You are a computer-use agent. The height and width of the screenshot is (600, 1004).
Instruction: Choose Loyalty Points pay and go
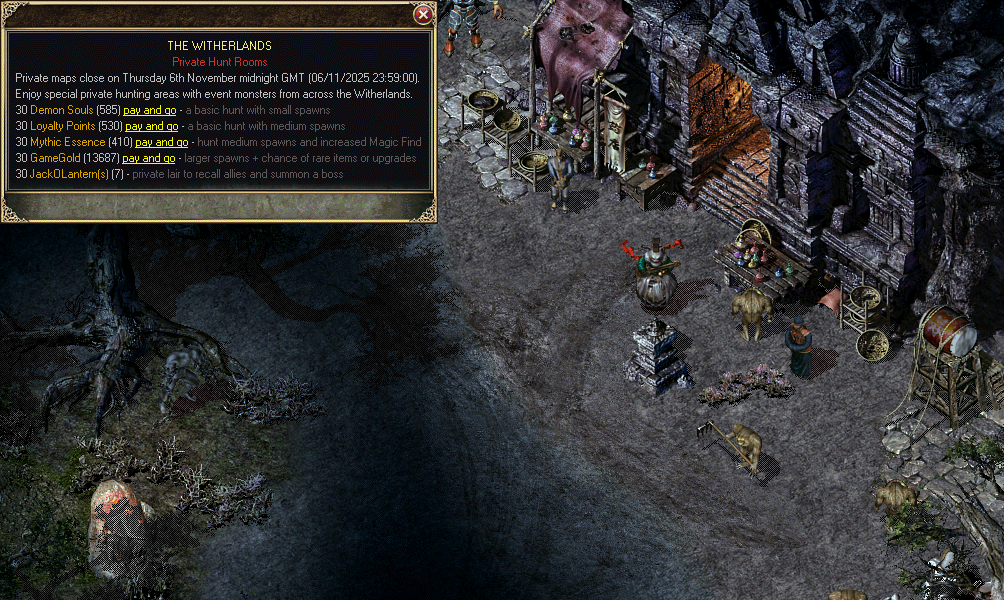[x=151, y=126]
